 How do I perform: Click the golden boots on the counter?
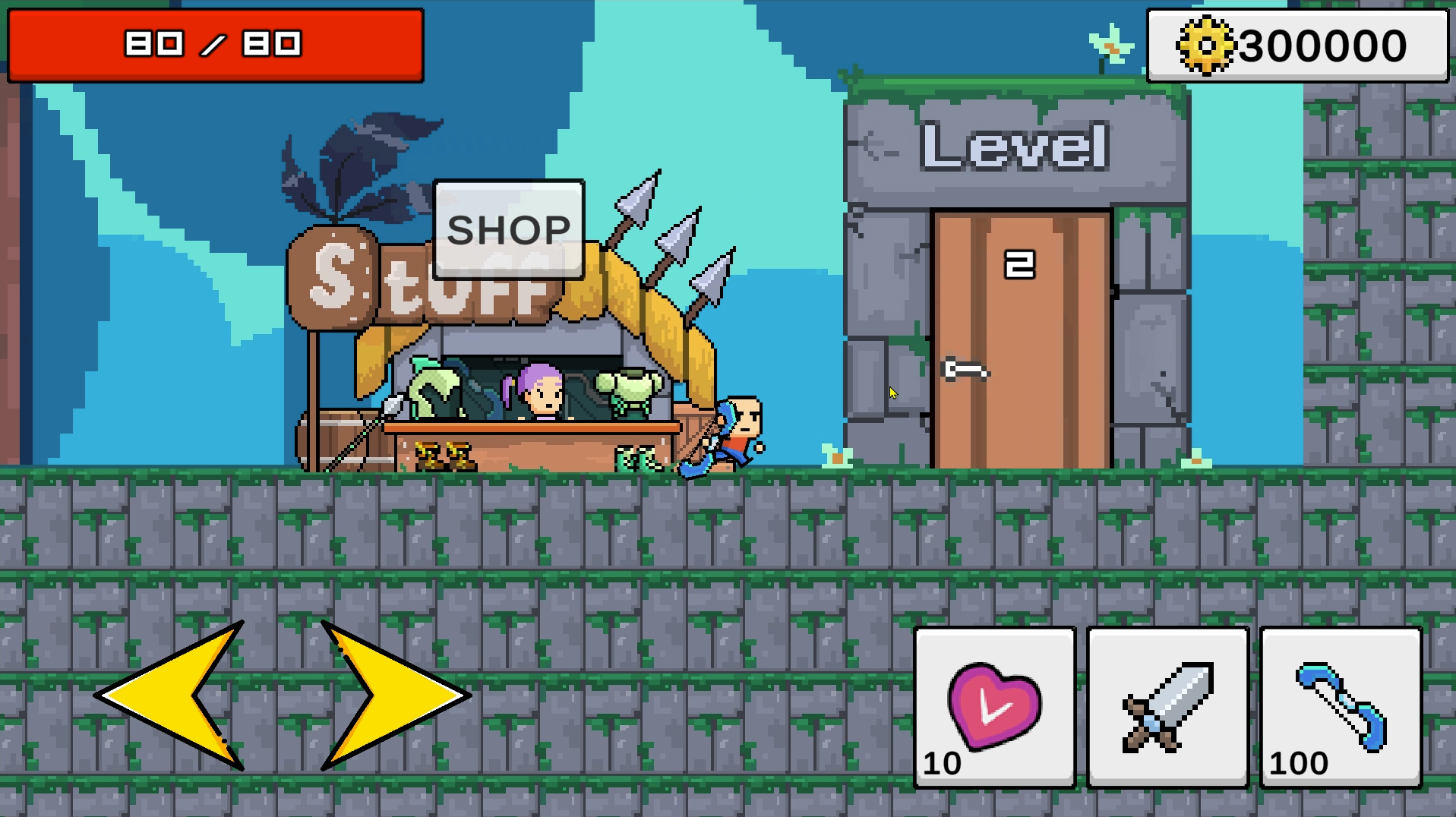[444, 456]
